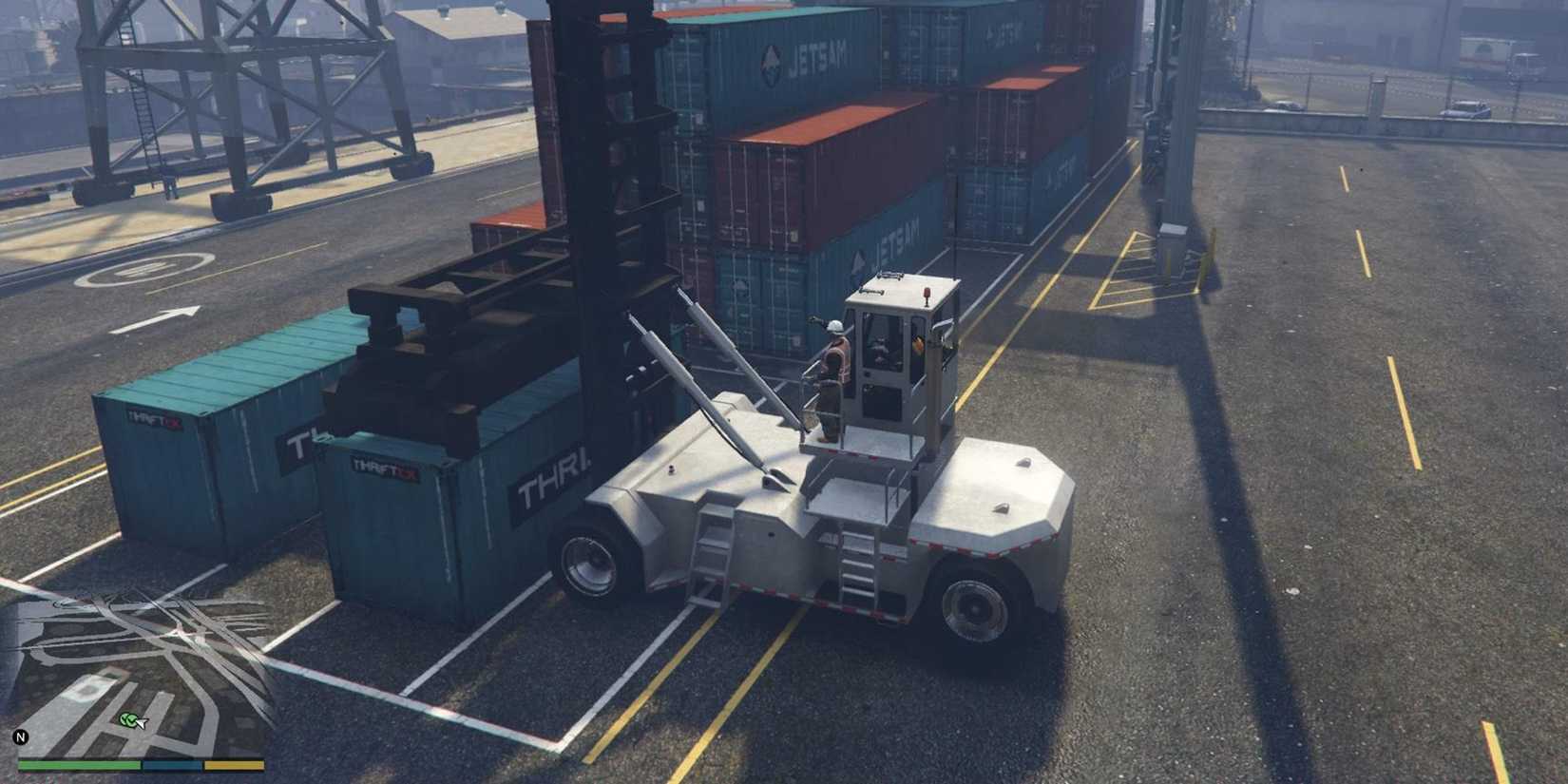
Task: Click the N compass indicator on the minimap
Action: pos(21,736)
